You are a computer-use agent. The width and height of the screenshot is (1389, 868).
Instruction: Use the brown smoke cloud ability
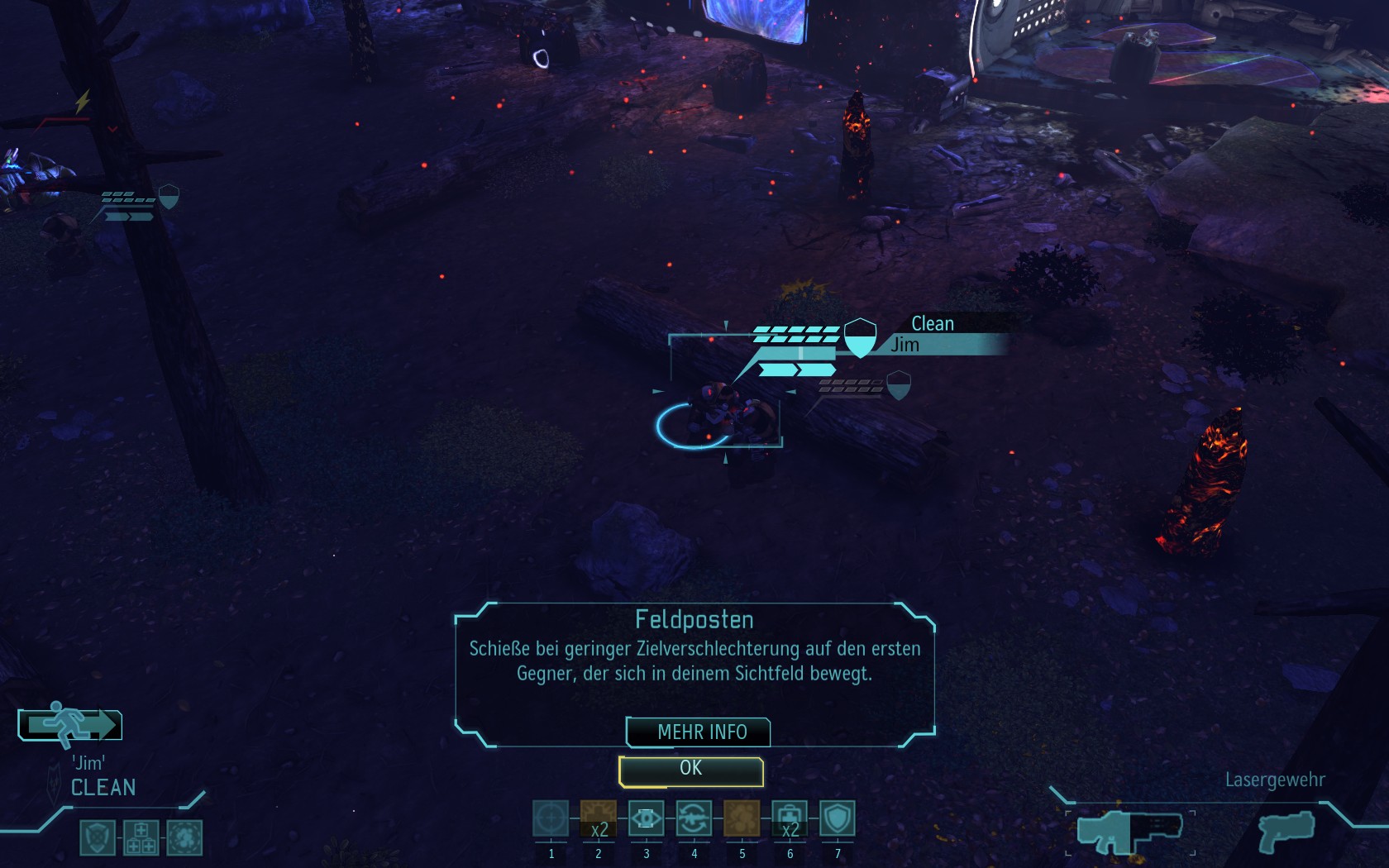[x=742, y=819]
